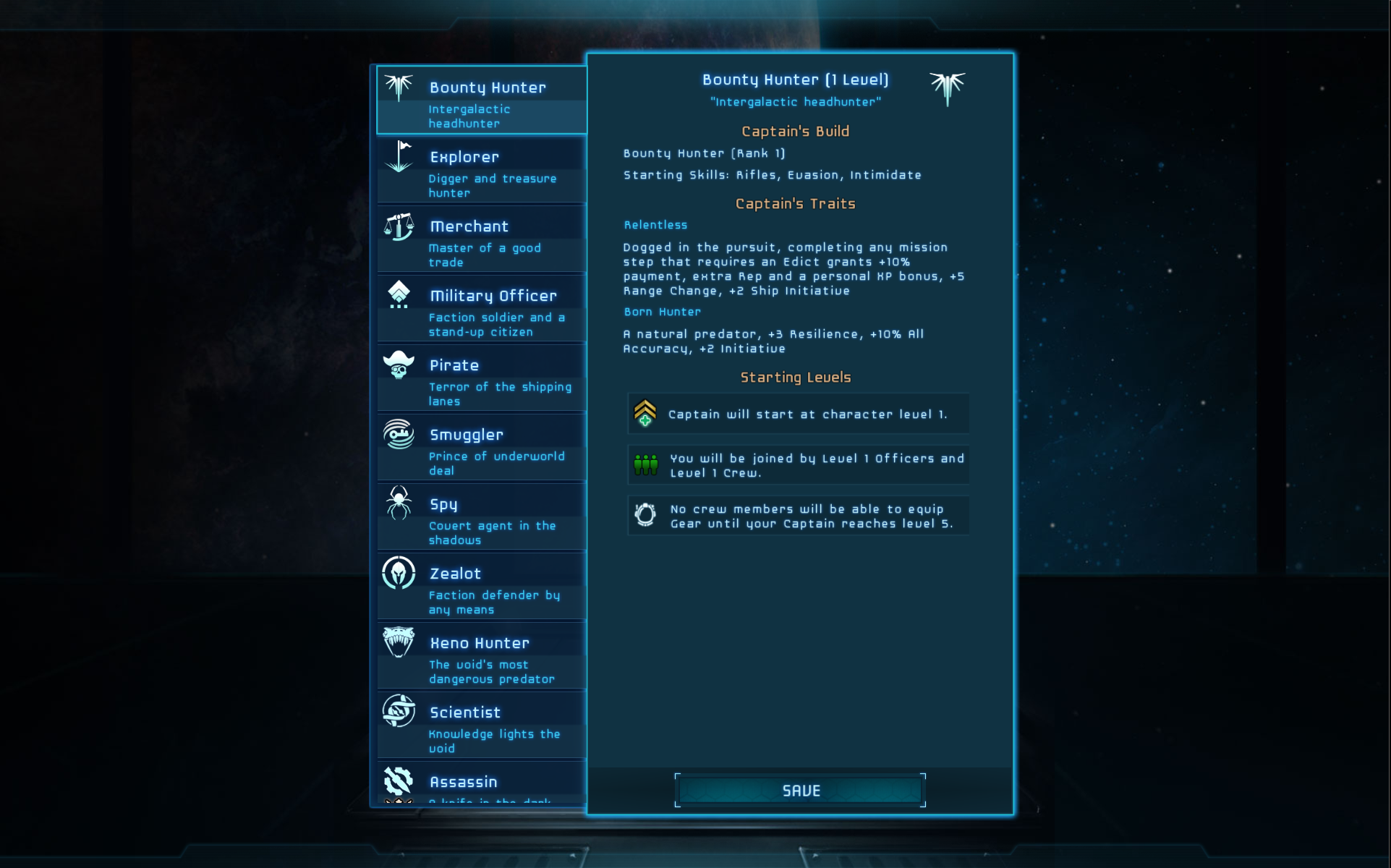The image size is (1391, 868).
Task: Select Military Officer from the list
Action: [482, 309]
